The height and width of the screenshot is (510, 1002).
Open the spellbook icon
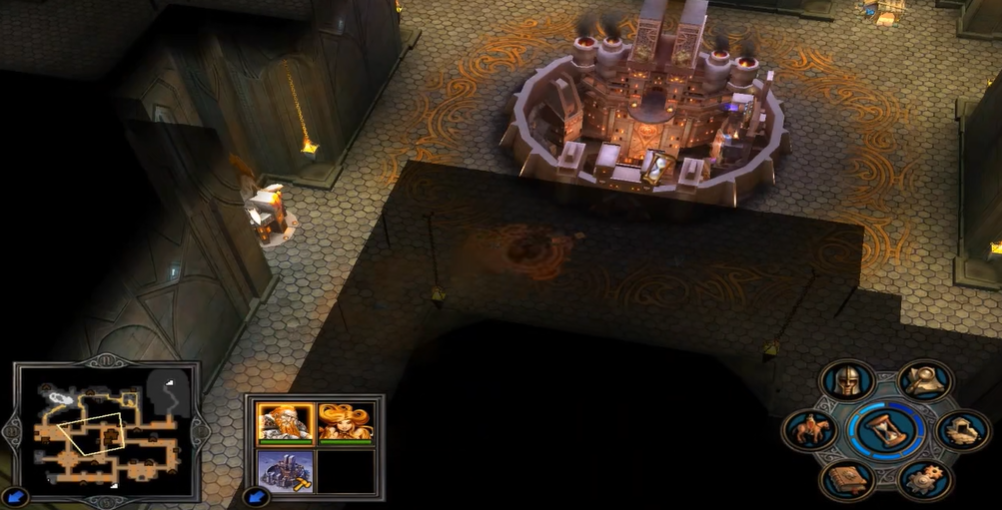[x=847, y=480]
